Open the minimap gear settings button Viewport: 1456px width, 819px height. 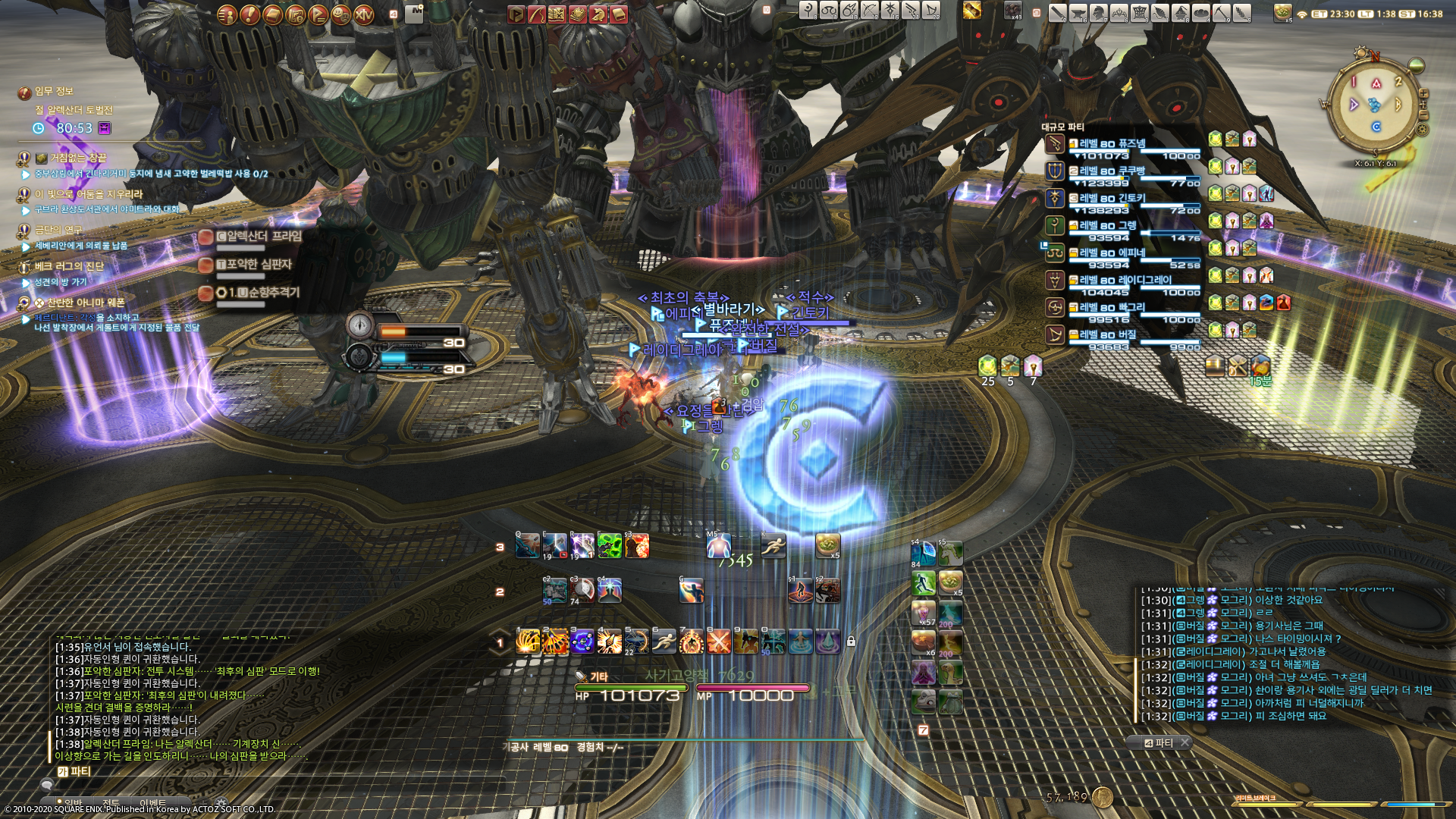click(1423, 130)
